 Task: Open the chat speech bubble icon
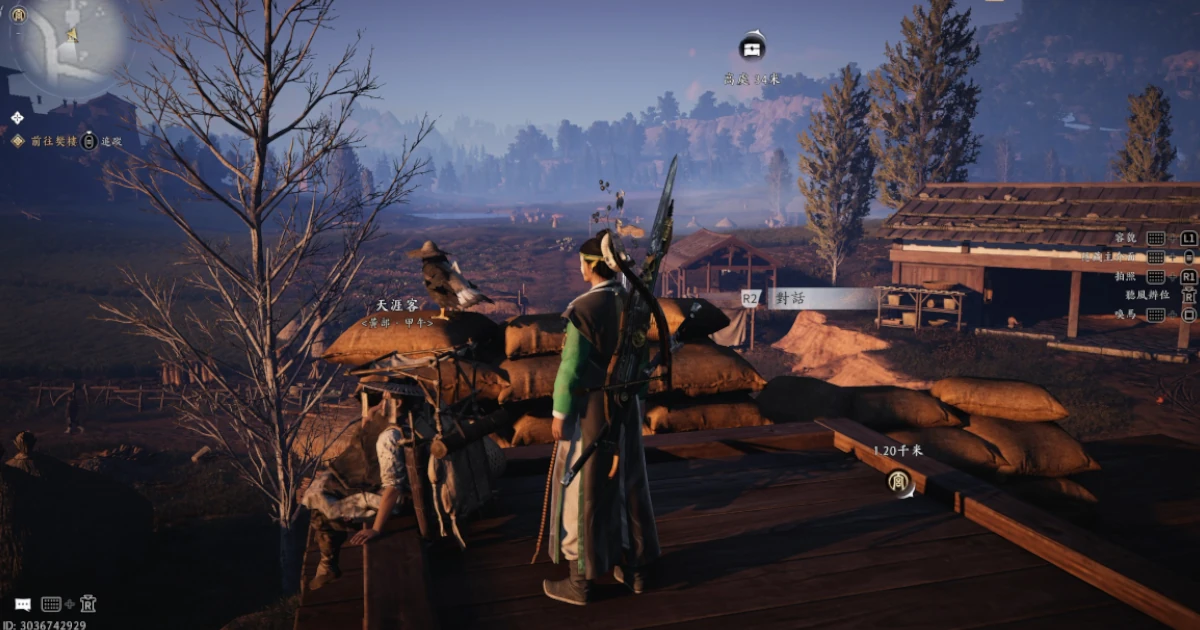point(23,604)
